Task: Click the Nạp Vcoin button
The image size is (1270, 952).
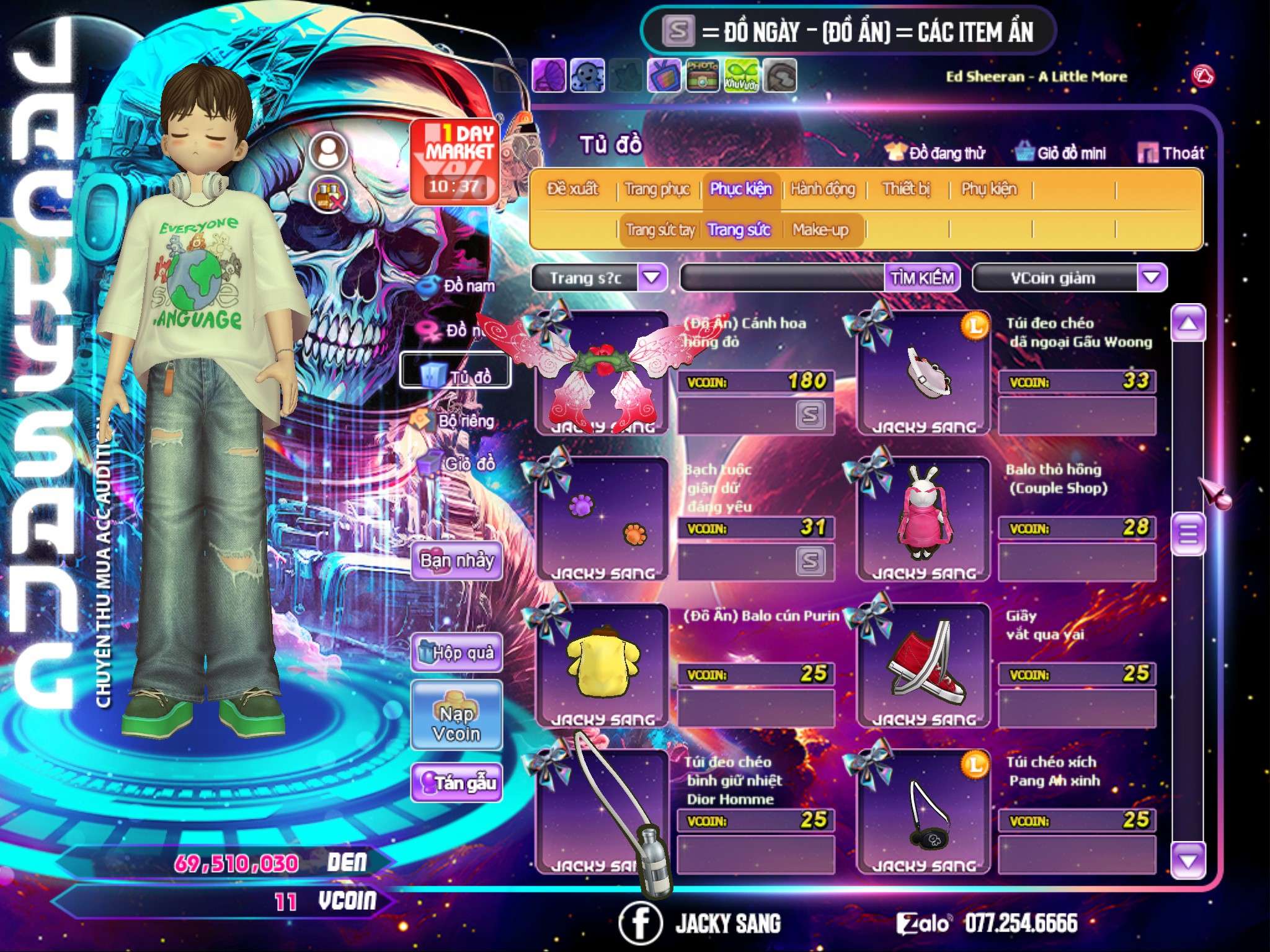Action: coord(456,723)
